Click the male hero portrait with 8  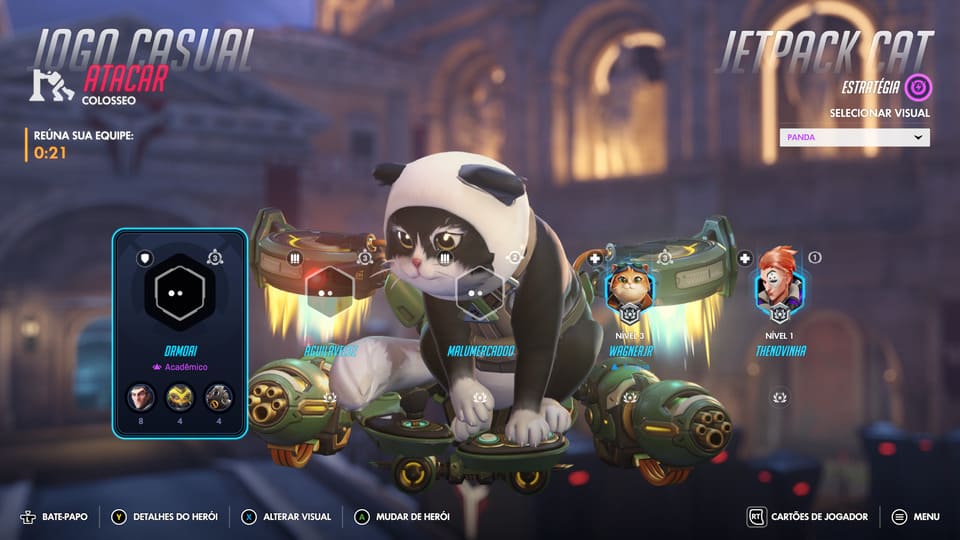[141, 398]
